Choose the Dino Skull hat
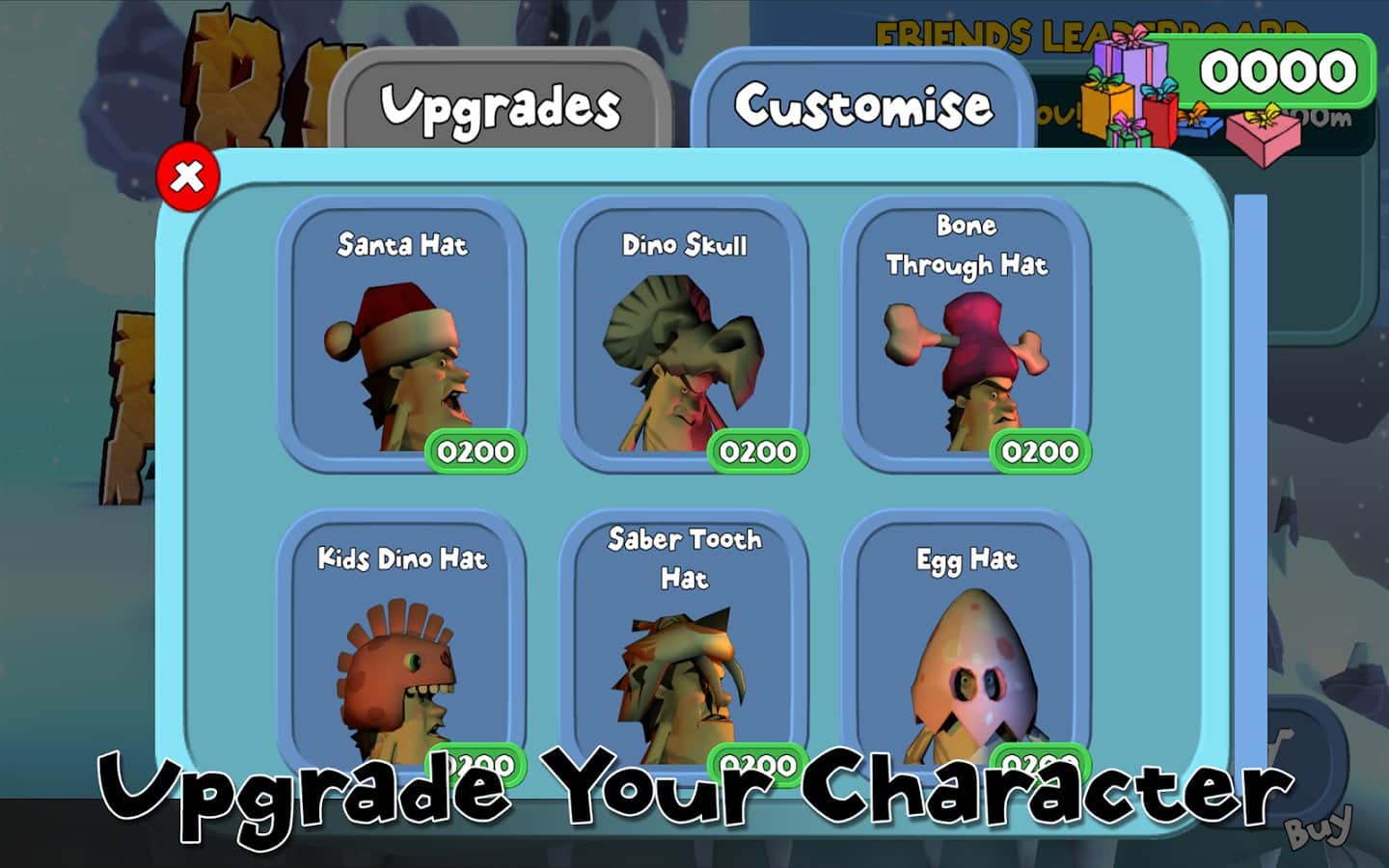The height and width of the screenshot is (868, 1389). (x=684, y=338)
